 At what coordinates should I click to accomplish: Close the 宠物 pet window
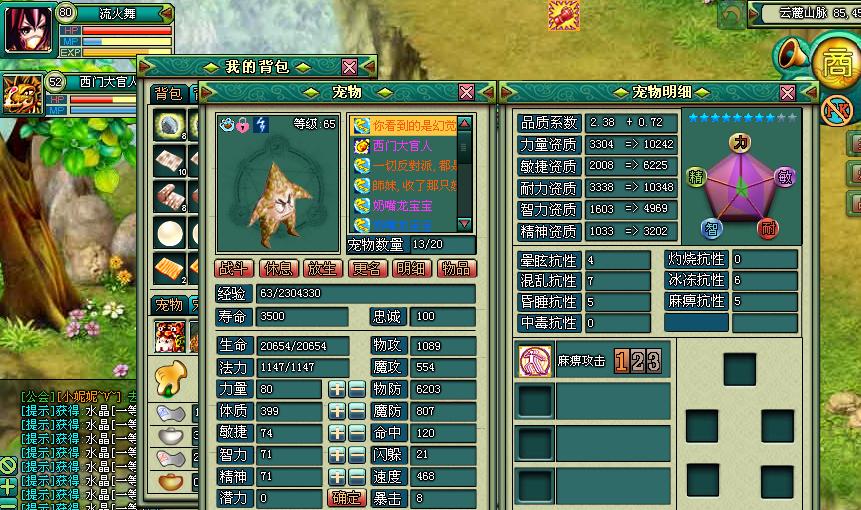tap(467, 92)
